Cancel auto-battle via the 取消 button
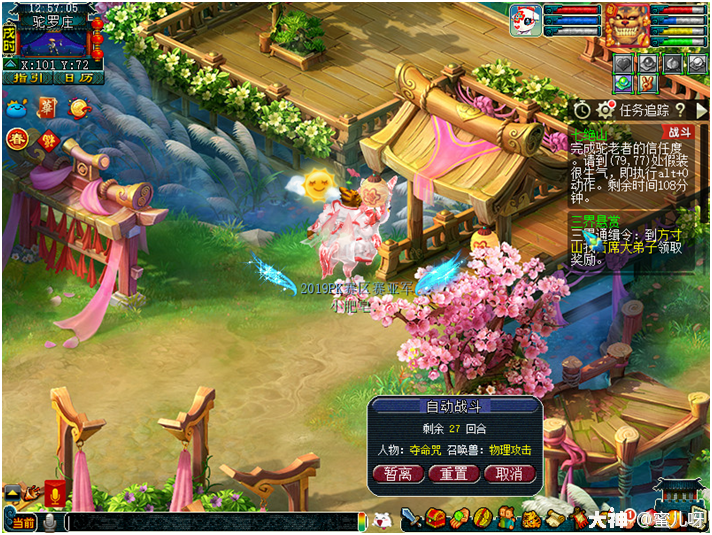Screen dimensions: 712x535 pyautogui.click(x=509, y=474)
